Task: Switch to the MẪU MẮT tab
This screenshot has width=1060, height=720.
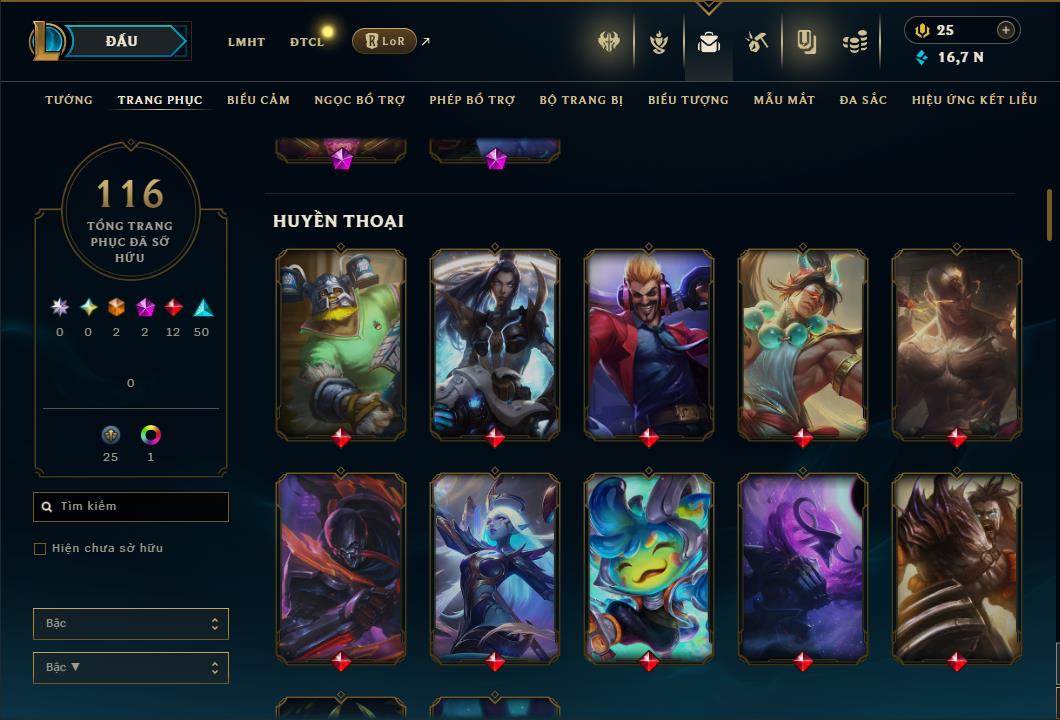Action: 784,100
